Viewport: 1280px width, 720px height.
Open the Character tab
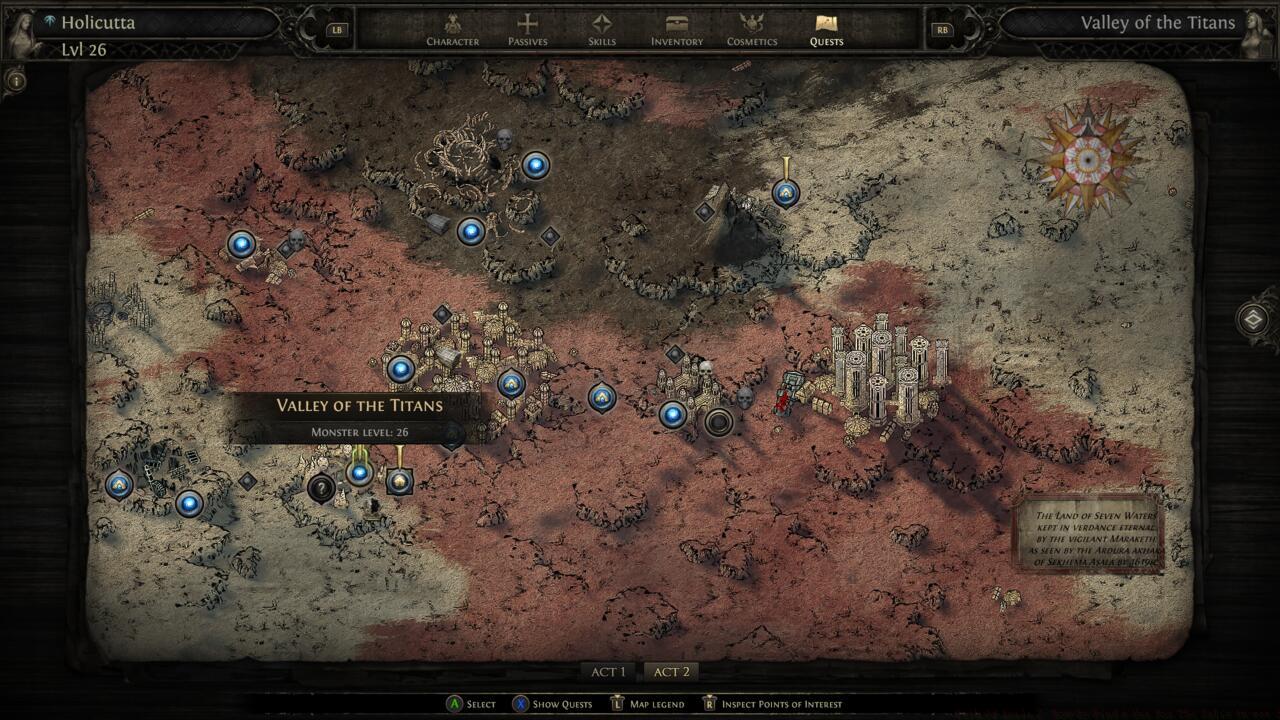pos(452,29)
